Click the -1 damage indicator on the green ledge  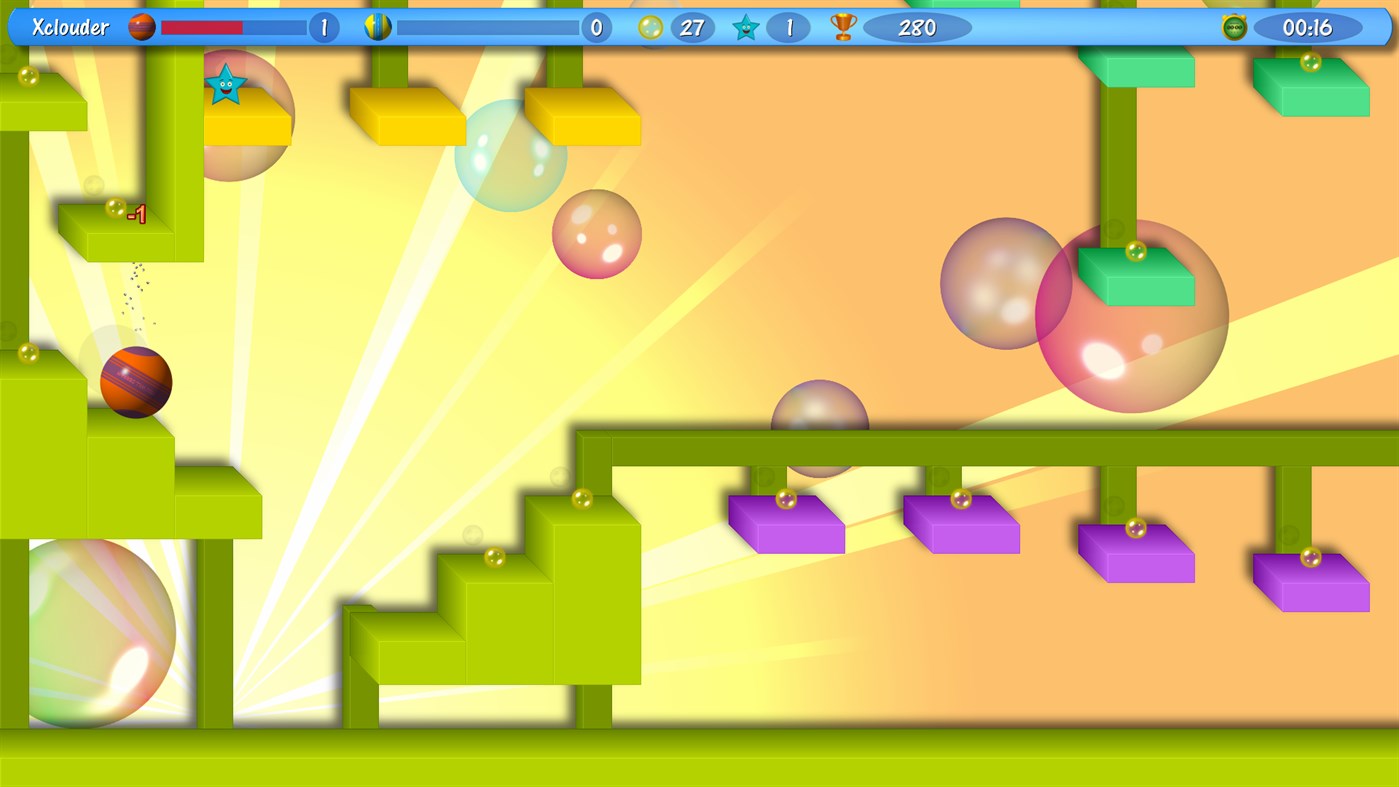(134, 214)
